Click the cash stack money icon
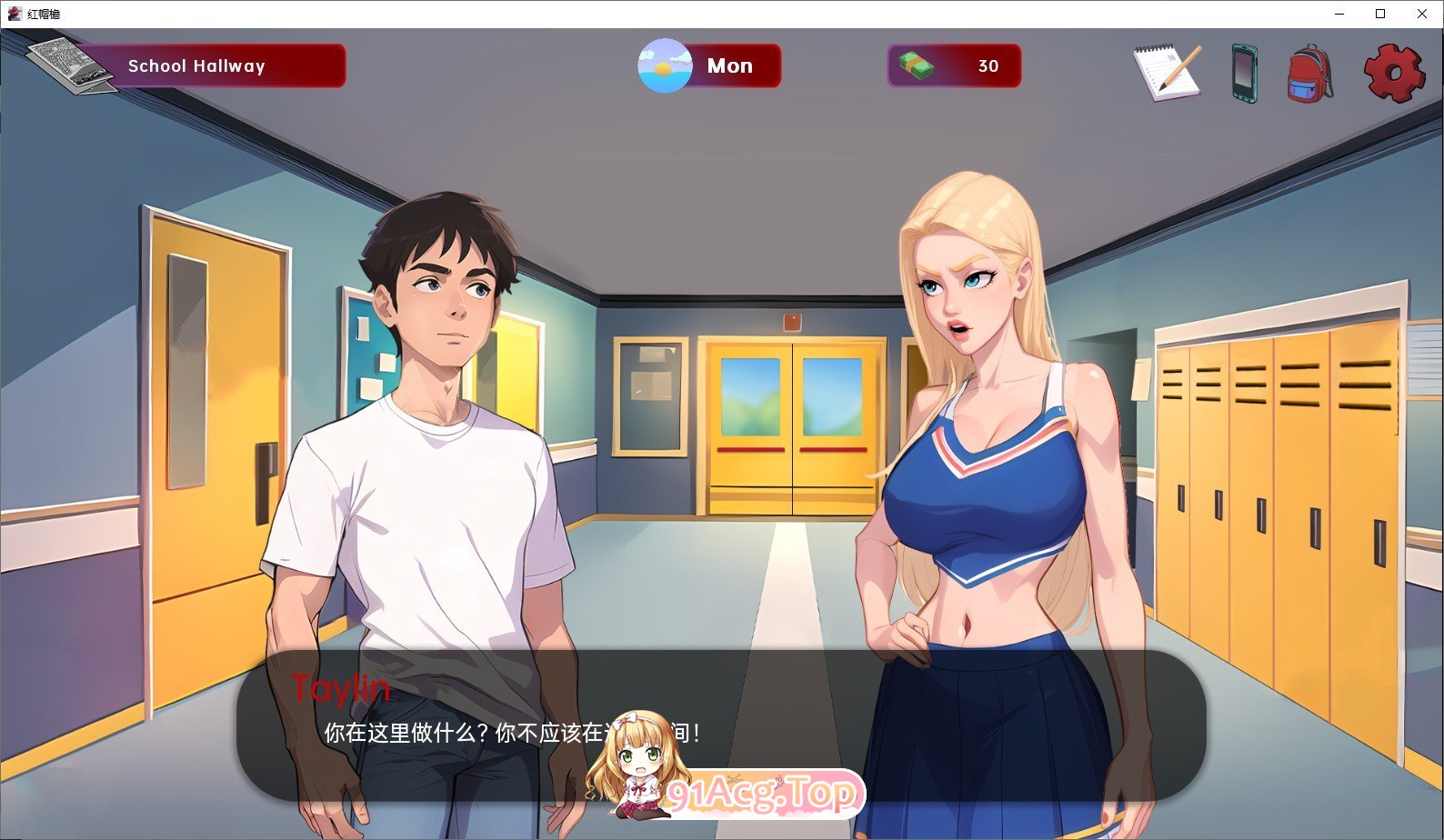The height and width of the screenshot is (840, 1444). click(x=918, y=65)
